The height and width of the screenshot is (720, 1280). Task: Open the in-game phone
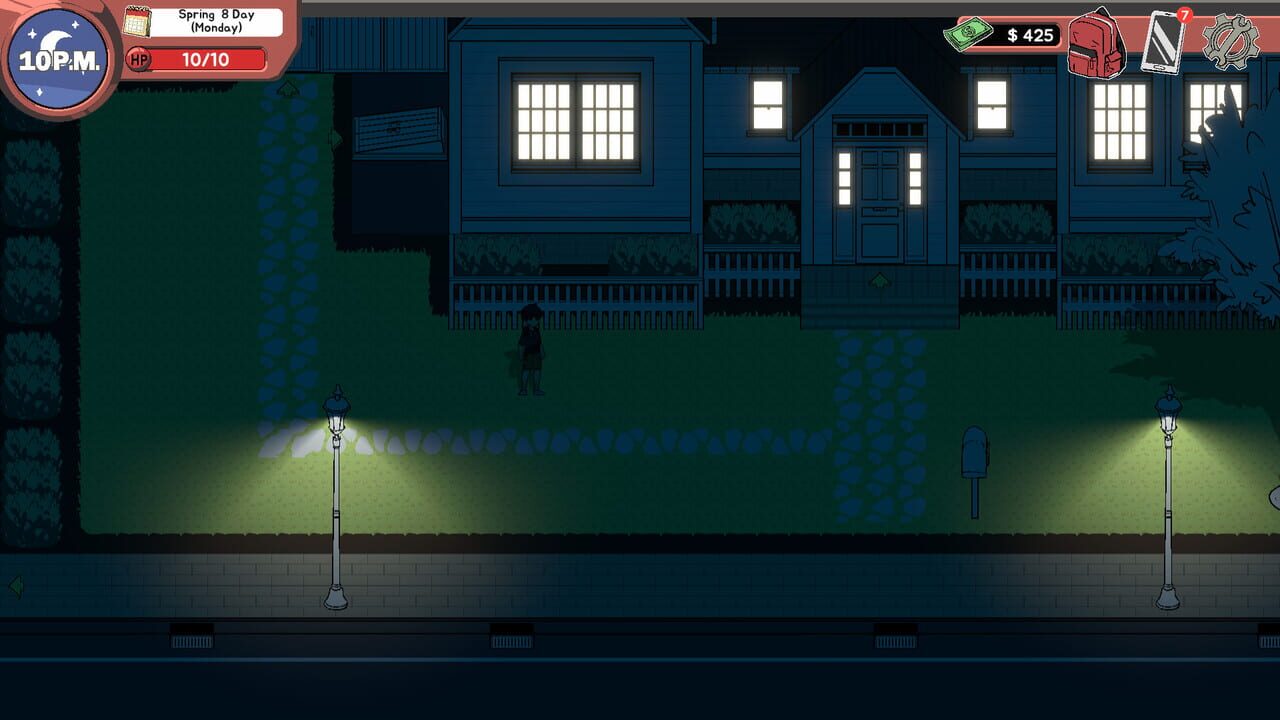point(1163,44)
